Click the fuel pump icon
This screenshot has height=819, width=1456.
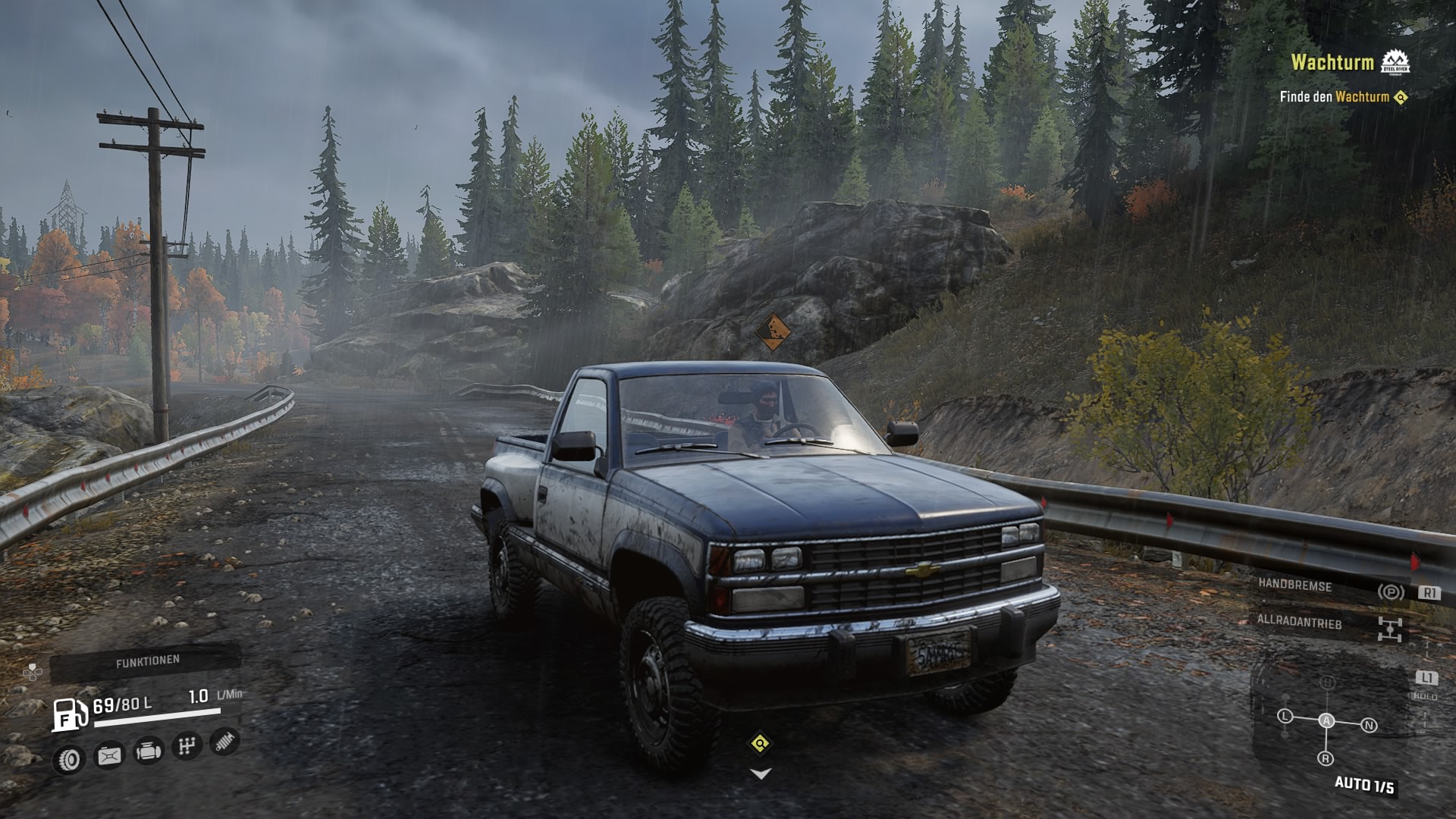tap(70, 714)
